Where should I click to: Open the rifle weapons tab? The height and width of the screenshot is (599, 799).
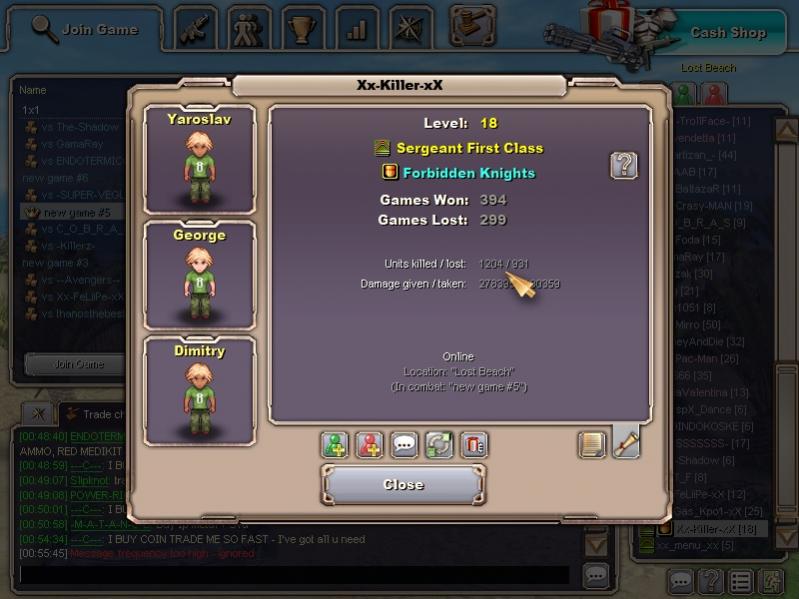(196, 29)
